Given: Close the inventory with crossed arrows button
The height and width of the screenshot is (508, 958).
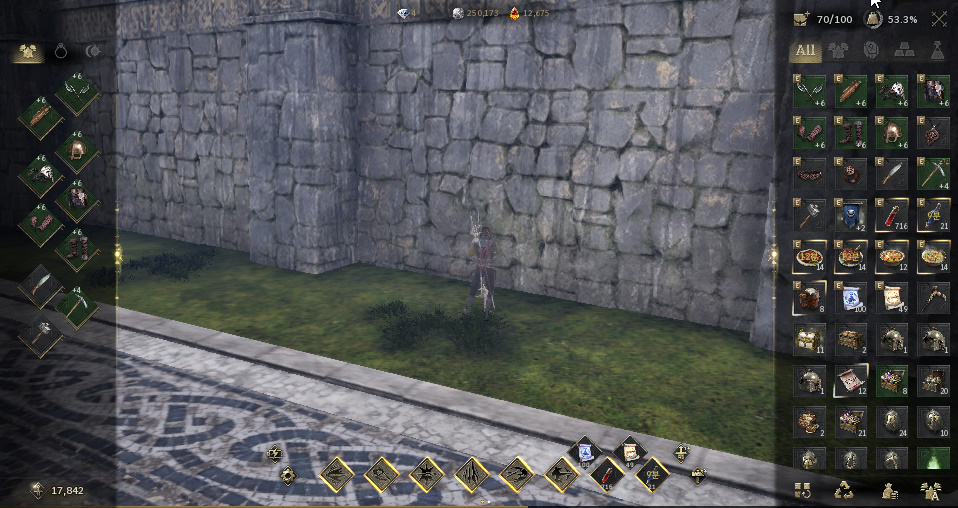Looking at the screenshot, I should 939,19.
